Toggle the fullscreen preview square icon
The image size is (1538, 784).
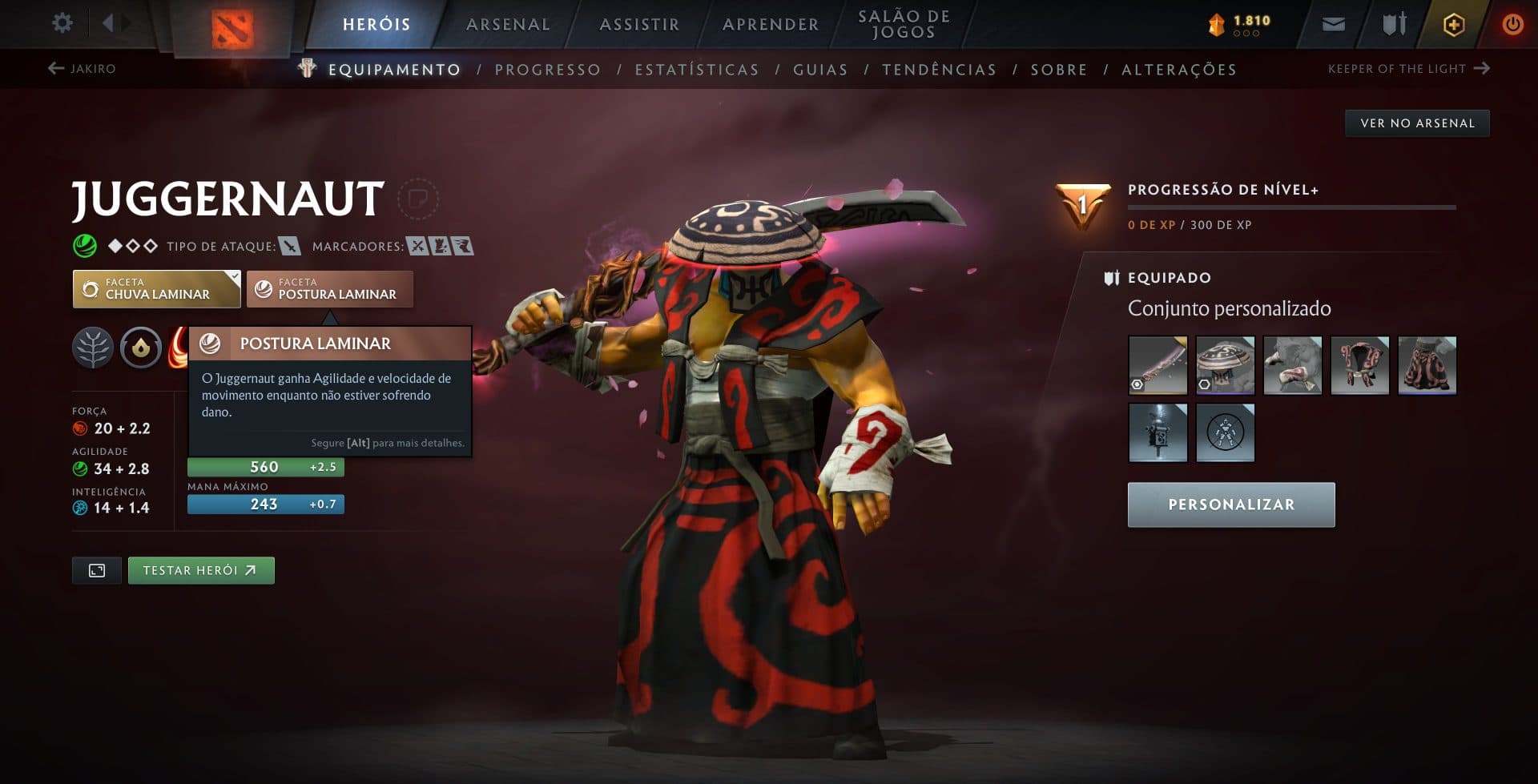pos(96,570)
